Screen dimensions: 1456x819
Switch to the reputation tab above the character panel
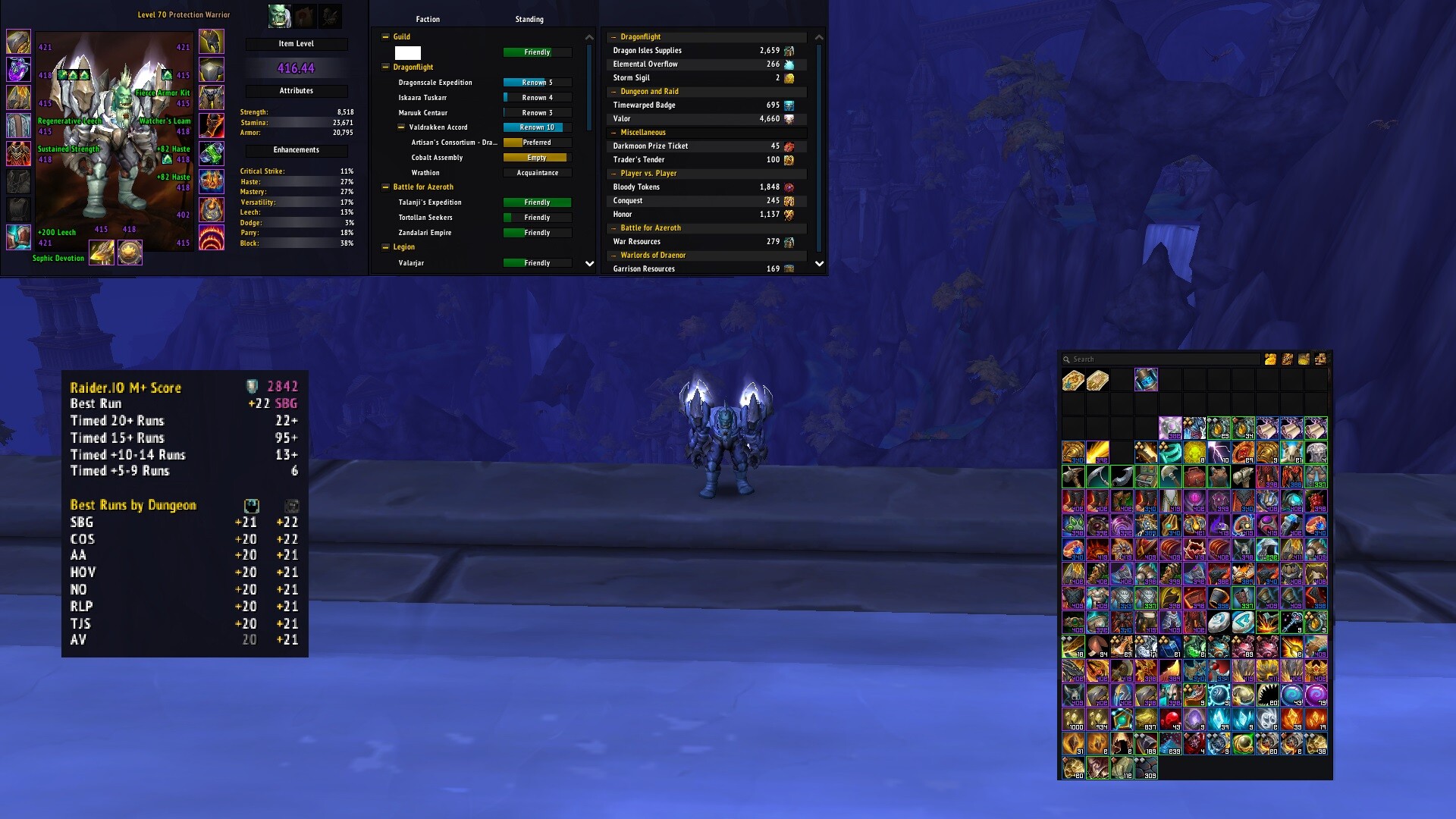coord(306,15)
